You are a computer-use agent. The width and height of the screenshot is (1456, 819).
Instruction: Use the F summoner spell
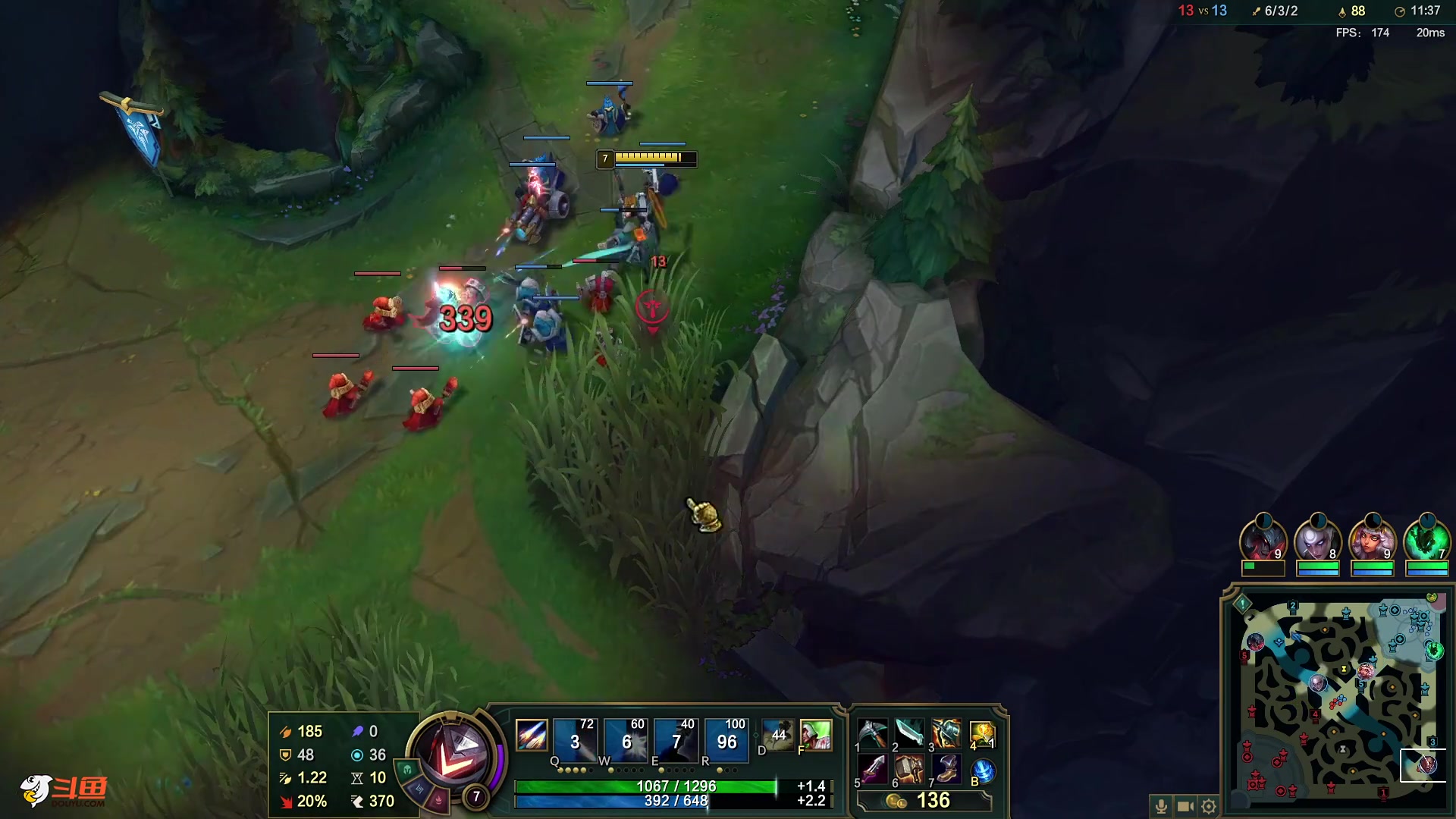point(815,734)
